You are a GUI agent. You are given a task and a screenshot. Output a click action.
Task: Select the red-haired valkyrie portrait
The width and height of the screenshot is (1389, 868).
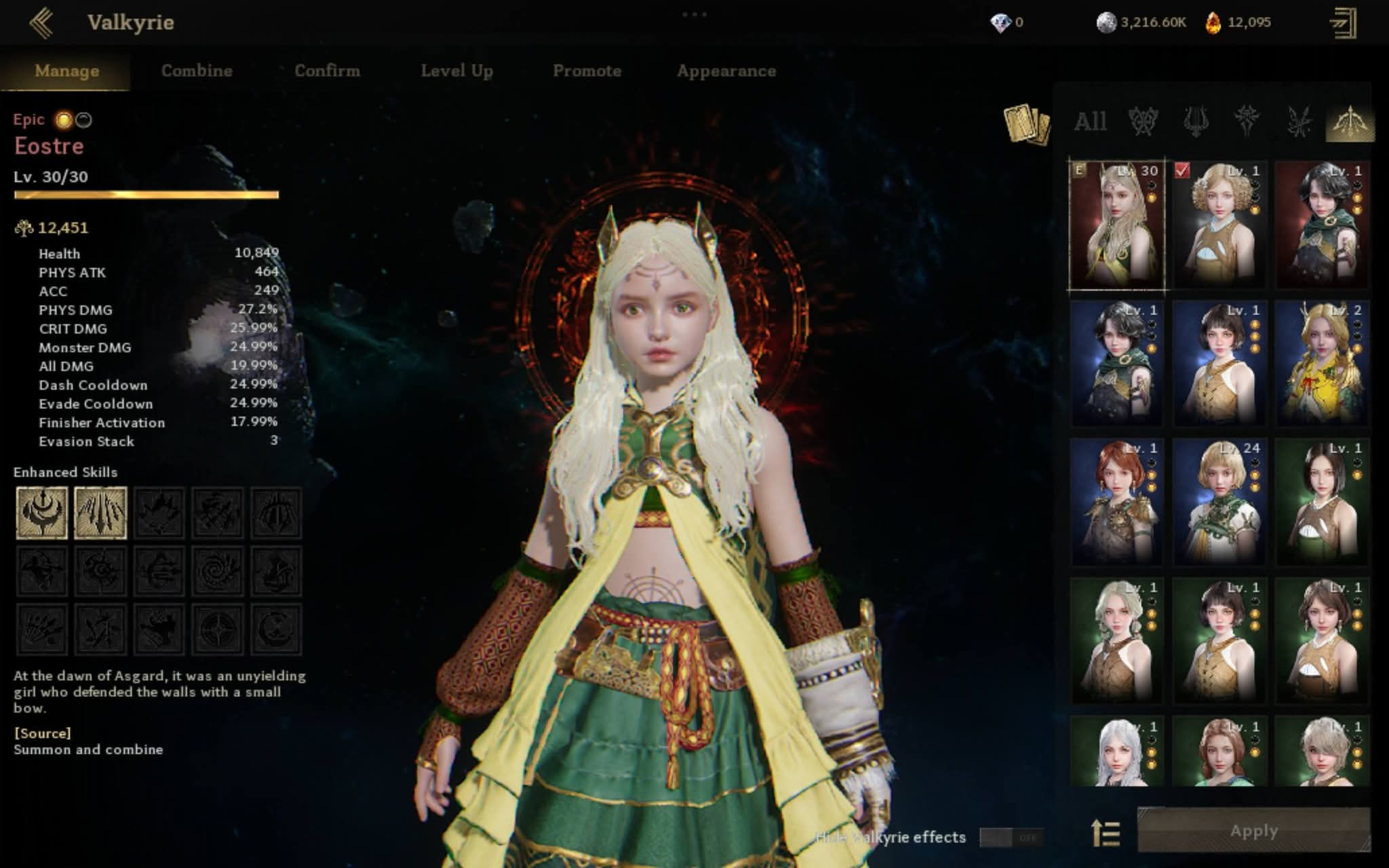[1116, 502]
